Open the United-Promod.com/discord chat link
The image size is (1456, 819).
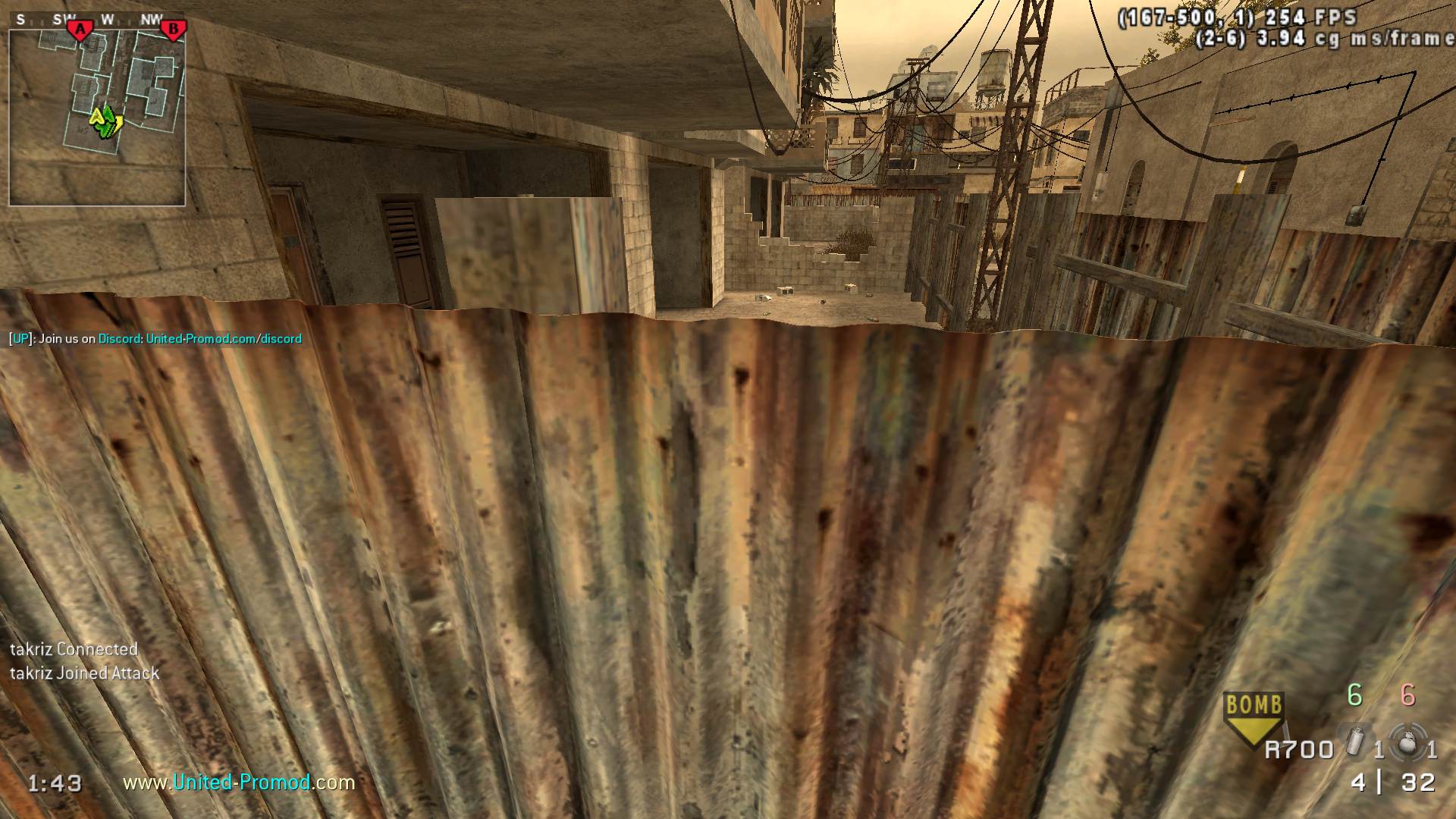coord(224,339)
